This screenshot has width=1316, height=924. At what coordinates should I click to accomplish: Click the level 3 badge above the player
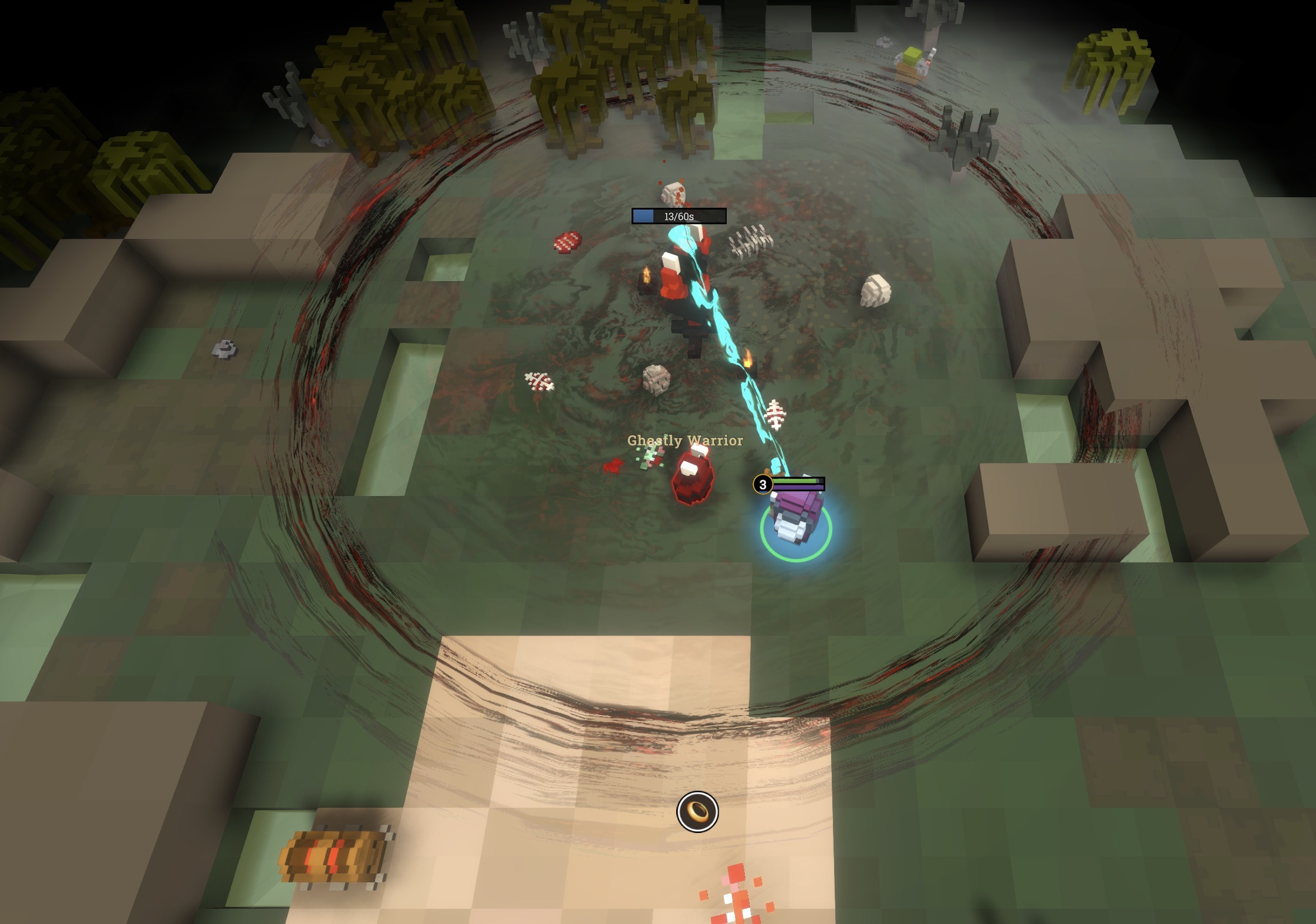762,485
